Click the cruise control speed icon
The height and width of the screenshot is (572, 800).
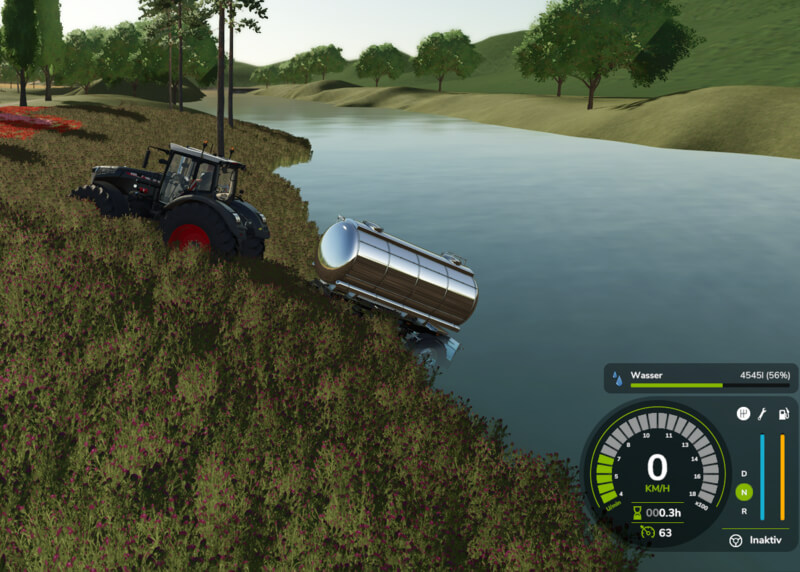(647, 533)
